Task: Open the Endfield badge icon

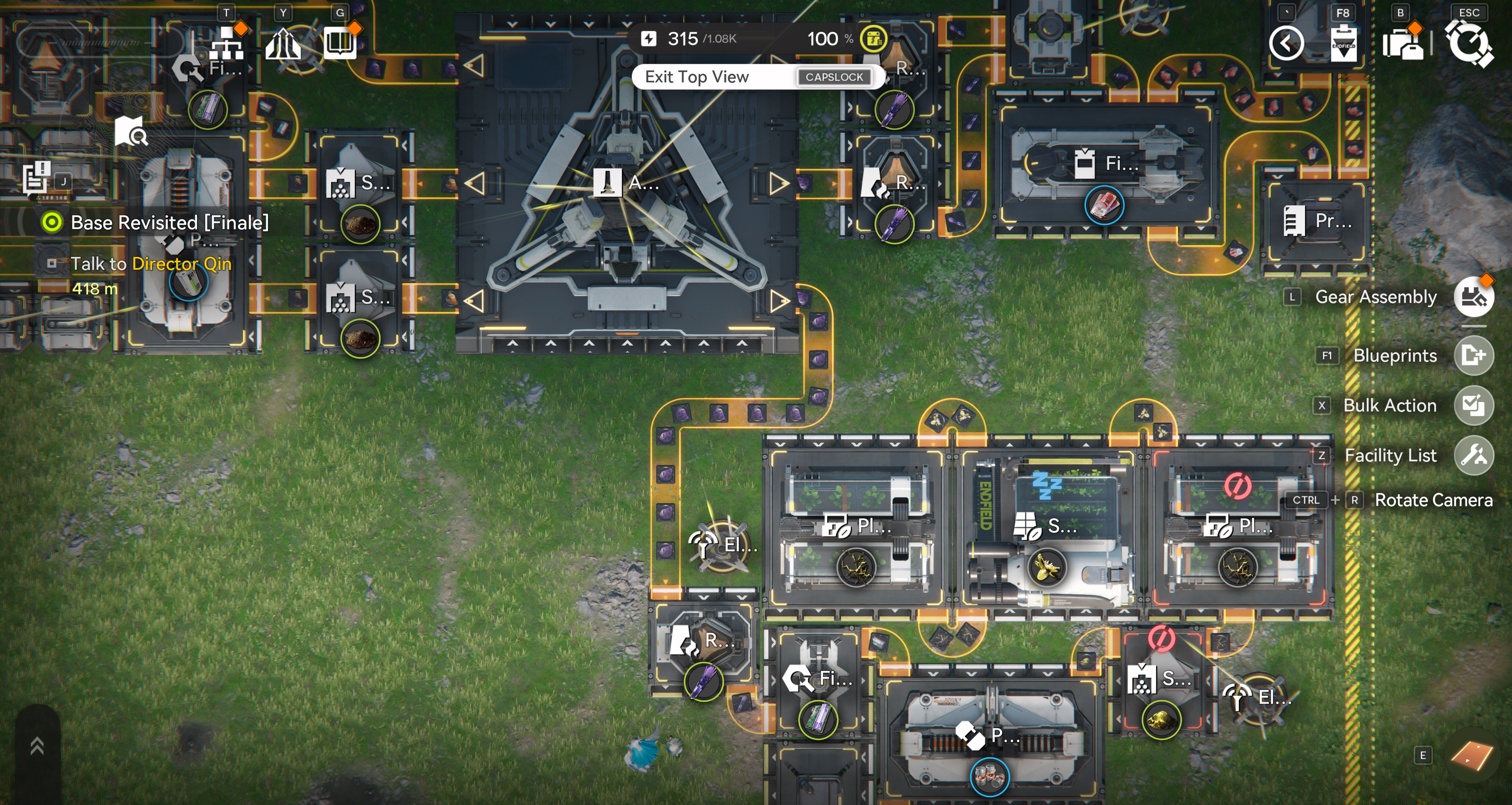Action: pos(1343,43)
